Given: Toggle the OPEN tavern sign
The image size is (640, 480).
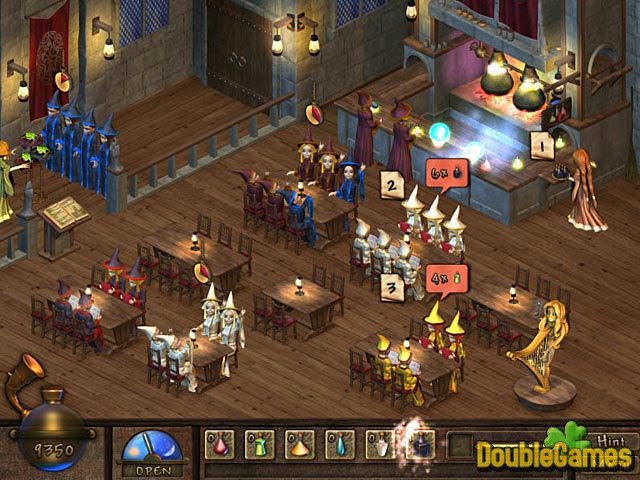Looking at the screenshot, I should [152, 452].
